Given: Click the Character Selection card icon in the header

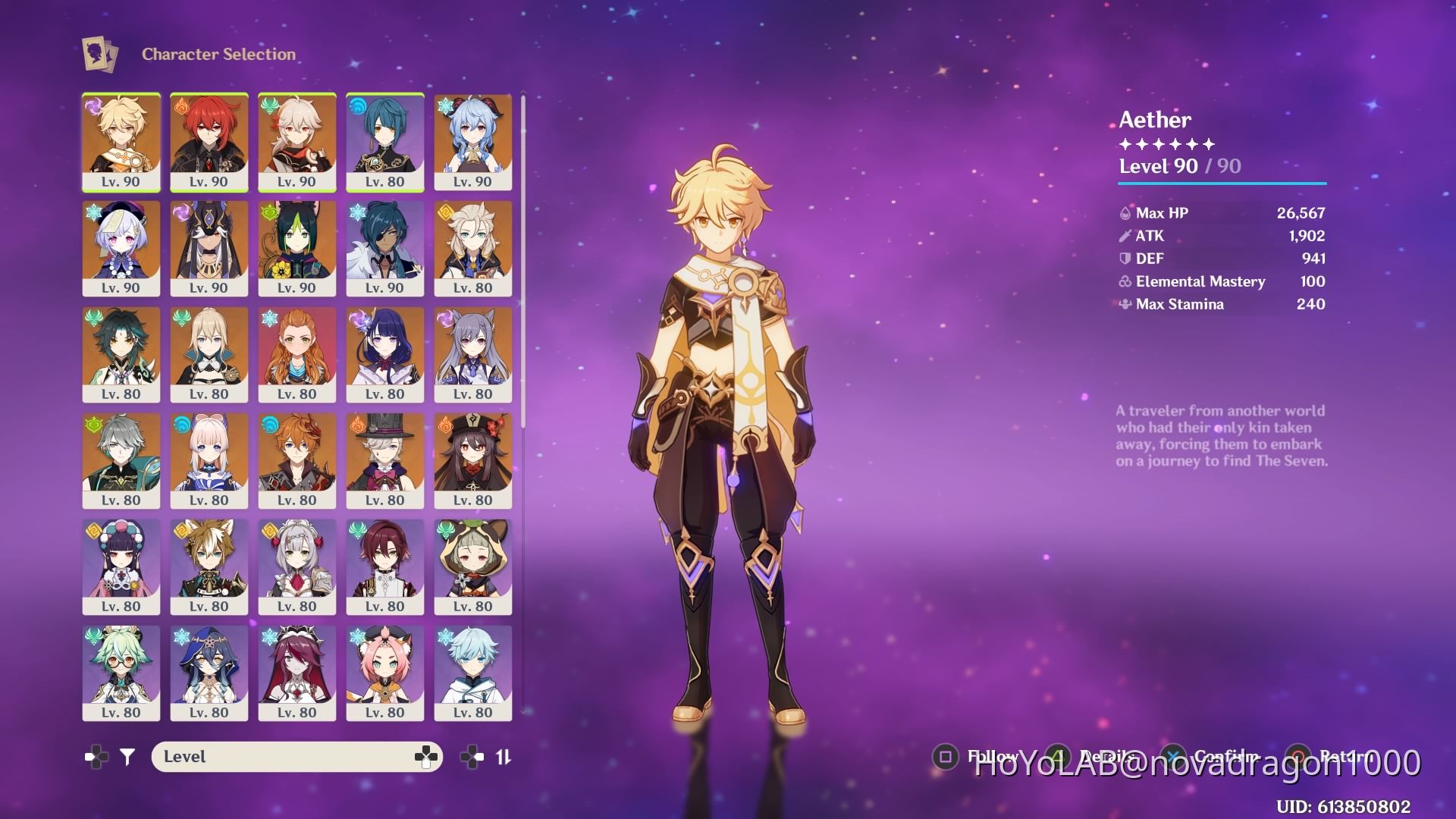Looking at the screenshot, I should (99, 54).
